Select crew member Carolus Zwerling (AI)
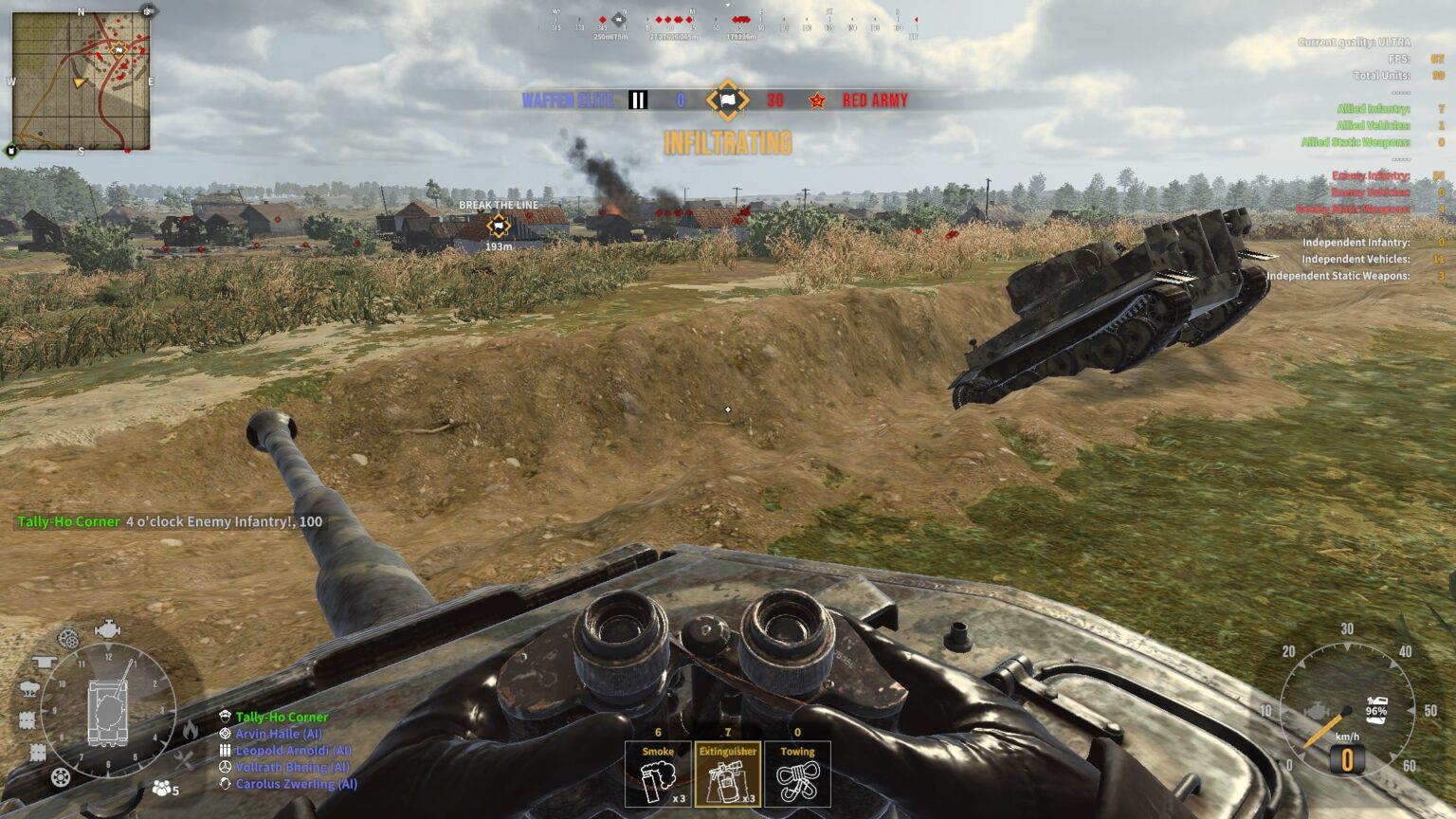The image size is (1456, 819). (293, 783)
